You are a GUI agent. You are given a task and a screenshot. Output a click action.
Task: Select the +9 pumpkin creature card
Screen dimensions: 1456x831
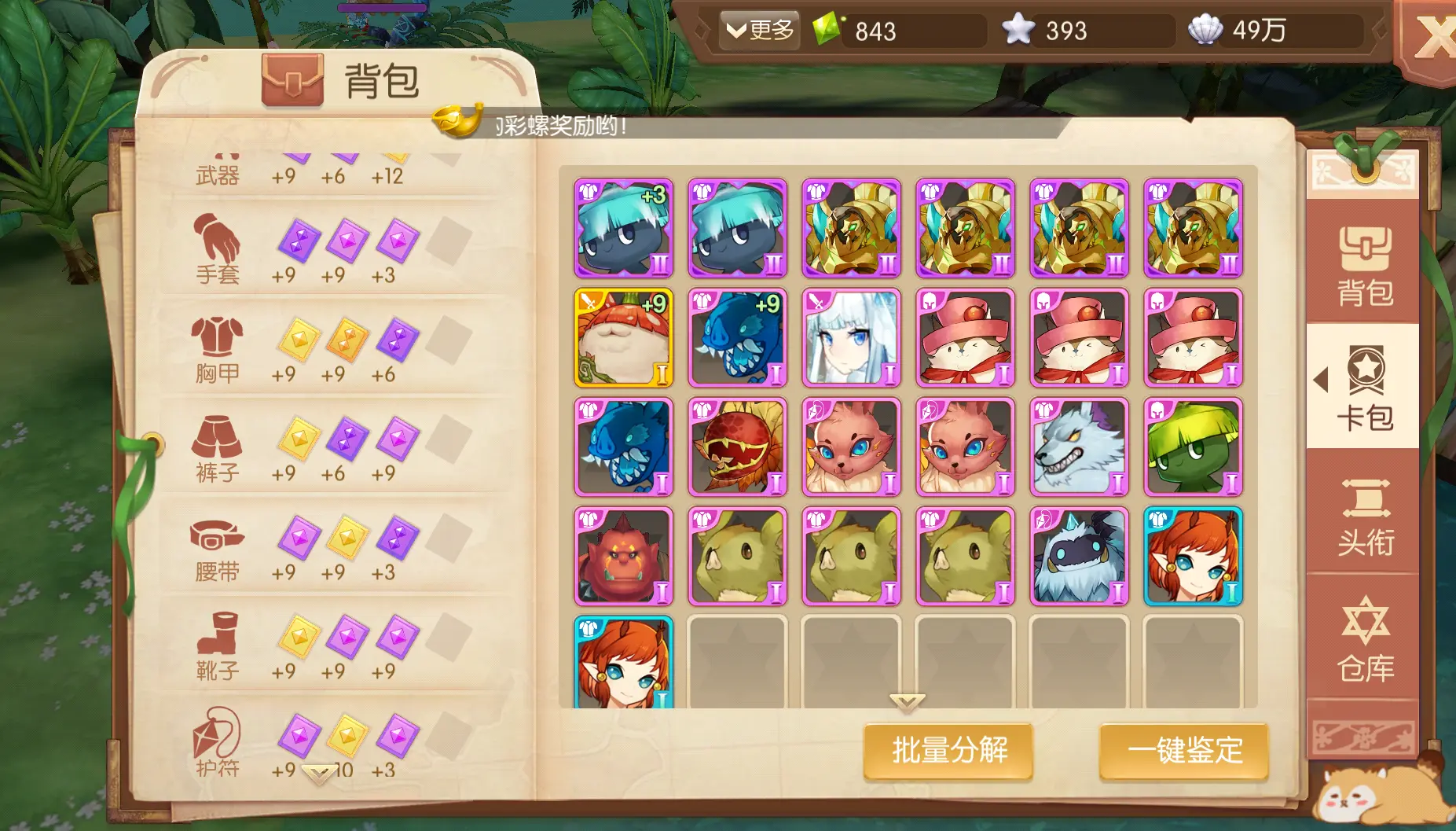(623, 338)
